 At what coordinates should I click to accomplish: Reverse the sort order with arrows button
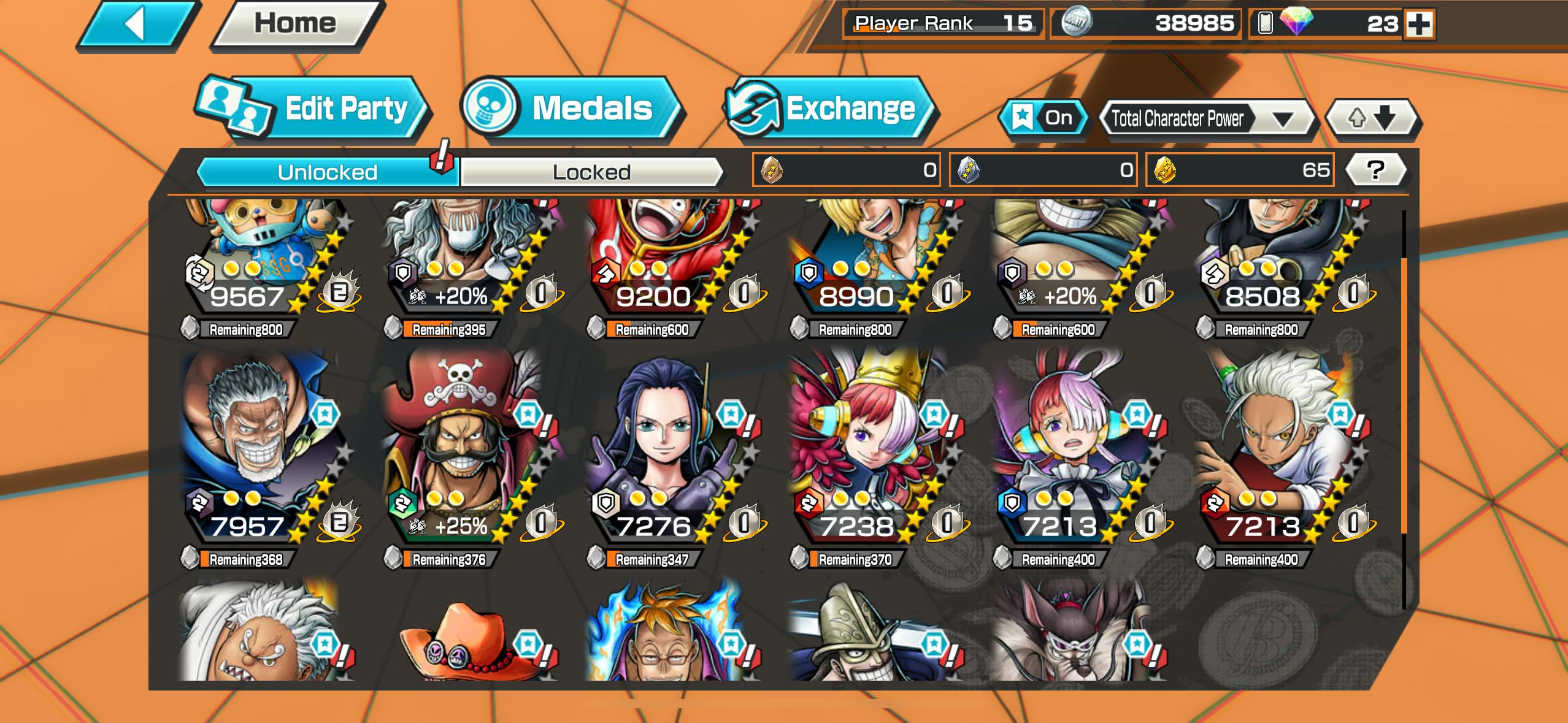[x=1372, y=118]
